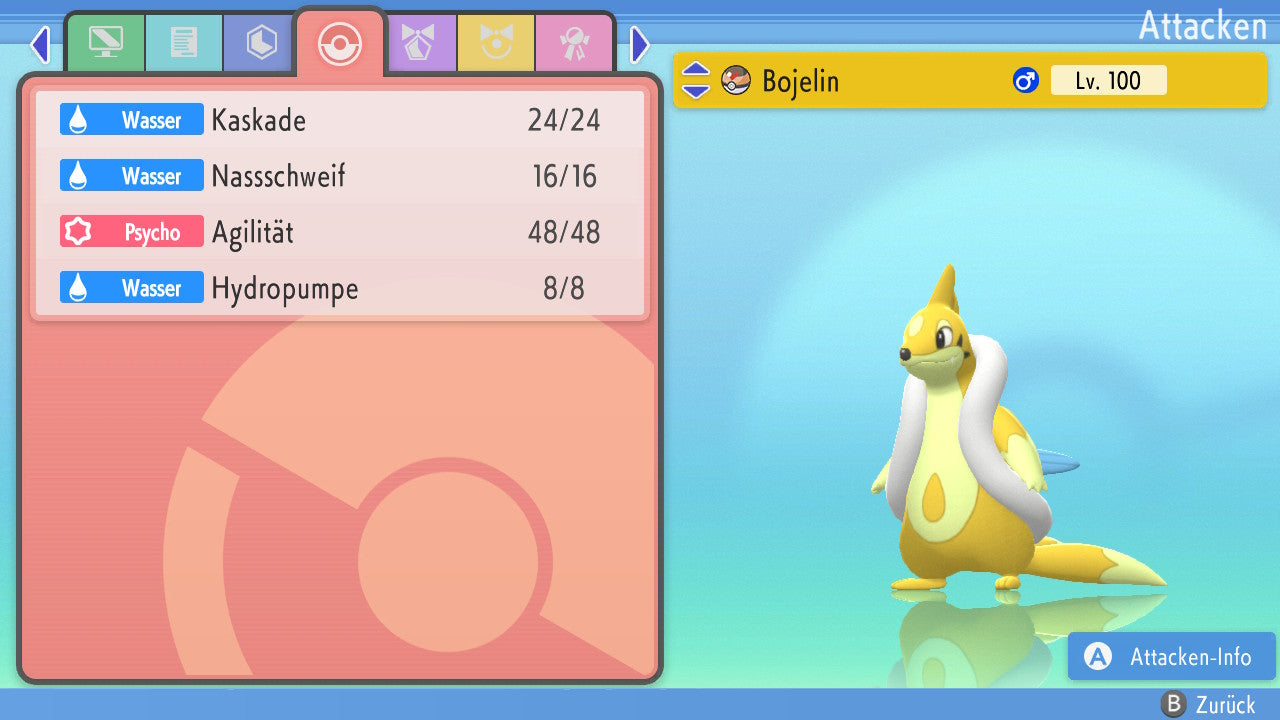Cycle Pokémon with the up-down arrows by Bojelin

pyautogui.click(x=696, y=80)
